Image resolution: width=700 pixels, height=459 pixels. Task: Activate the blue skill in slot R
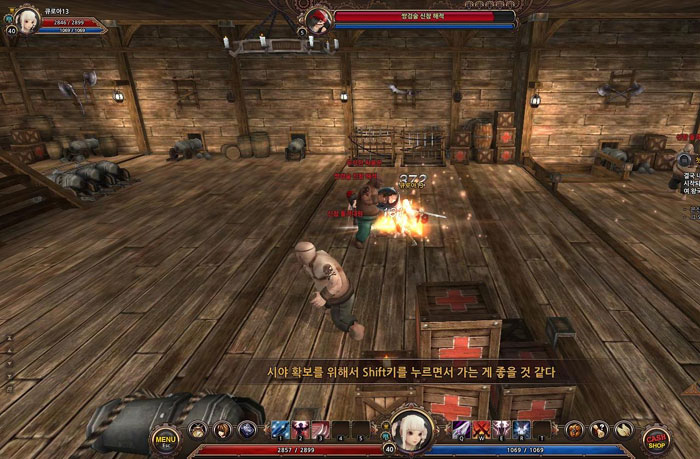520,430
